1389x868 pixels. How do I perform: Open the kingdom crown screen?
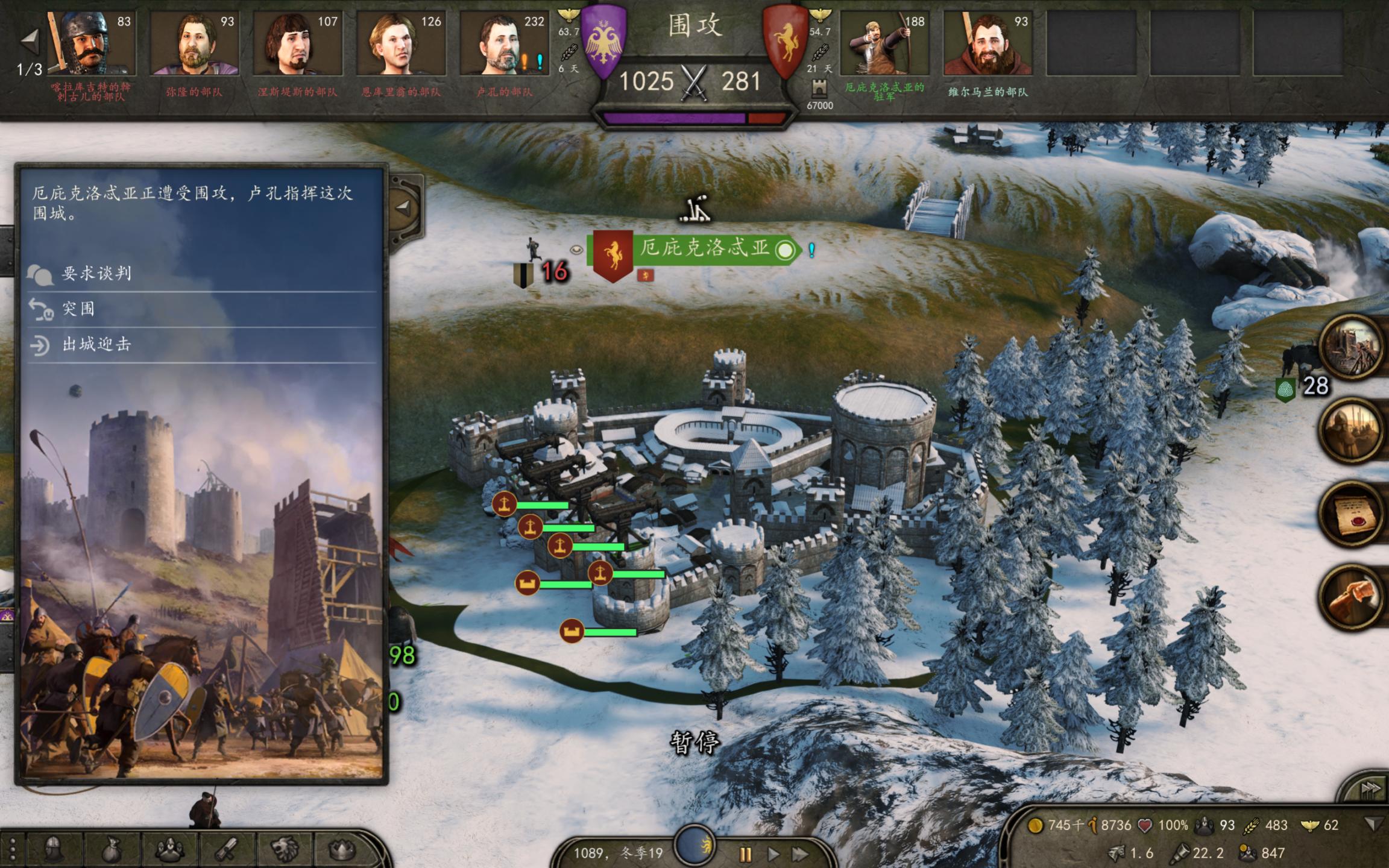tap(342, 849)
